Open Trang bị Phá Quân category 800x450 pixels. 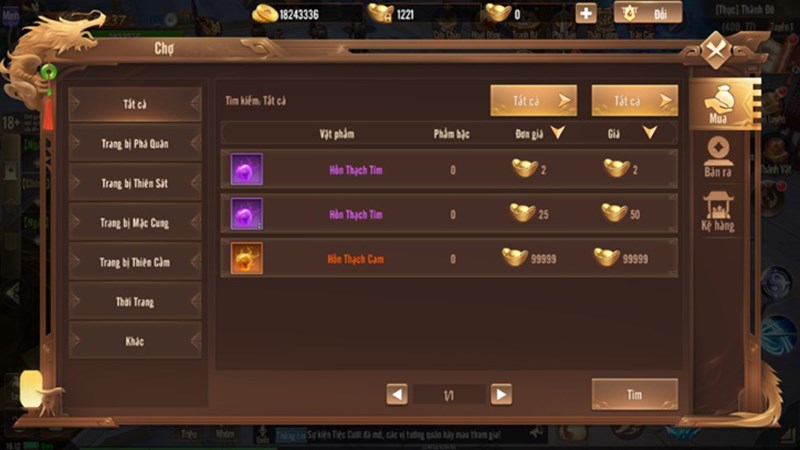point(136,144)
